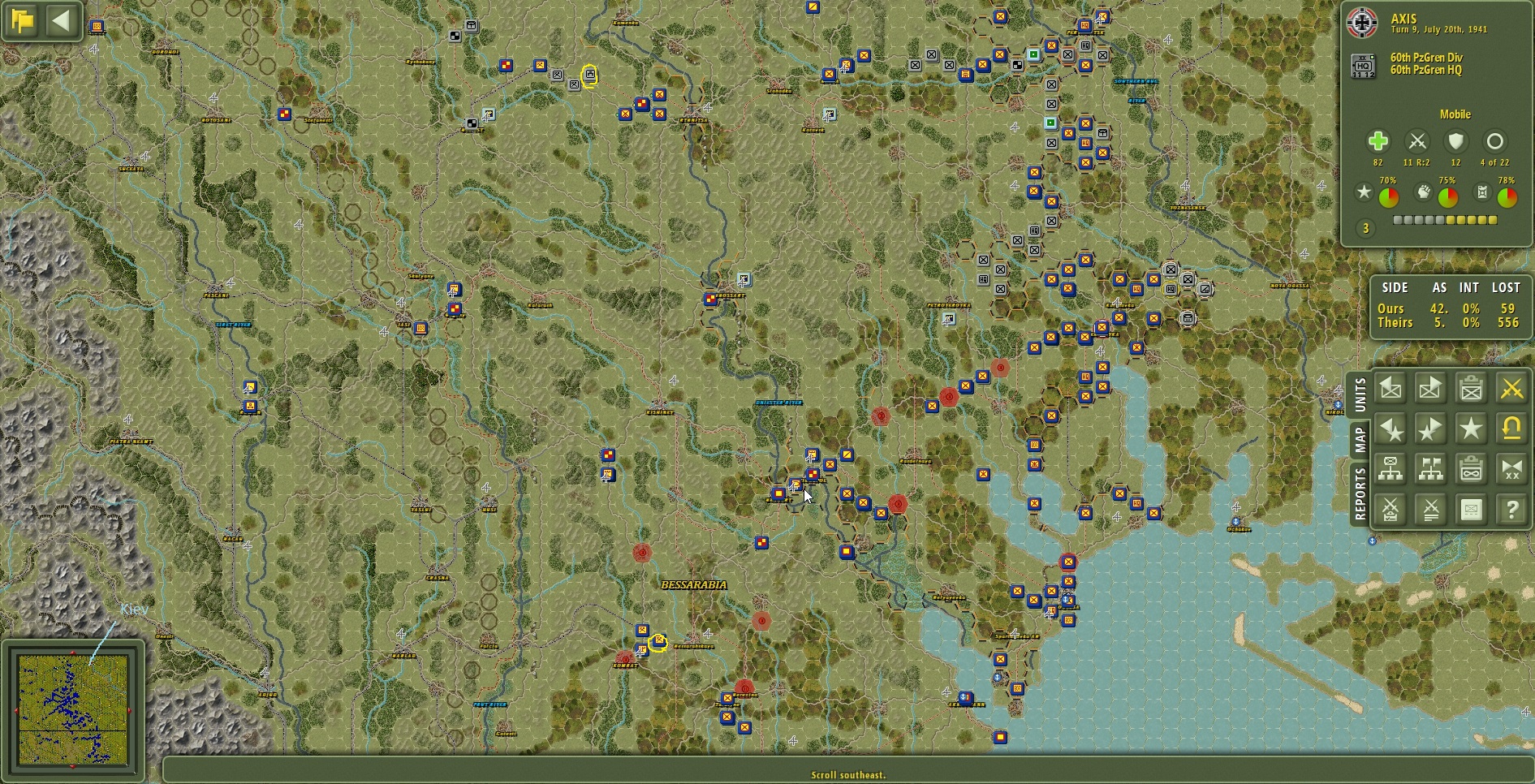Toggle the unit info box display icon
Image resolution: width=1535 pixels, height=784 pixels.
1471,510
